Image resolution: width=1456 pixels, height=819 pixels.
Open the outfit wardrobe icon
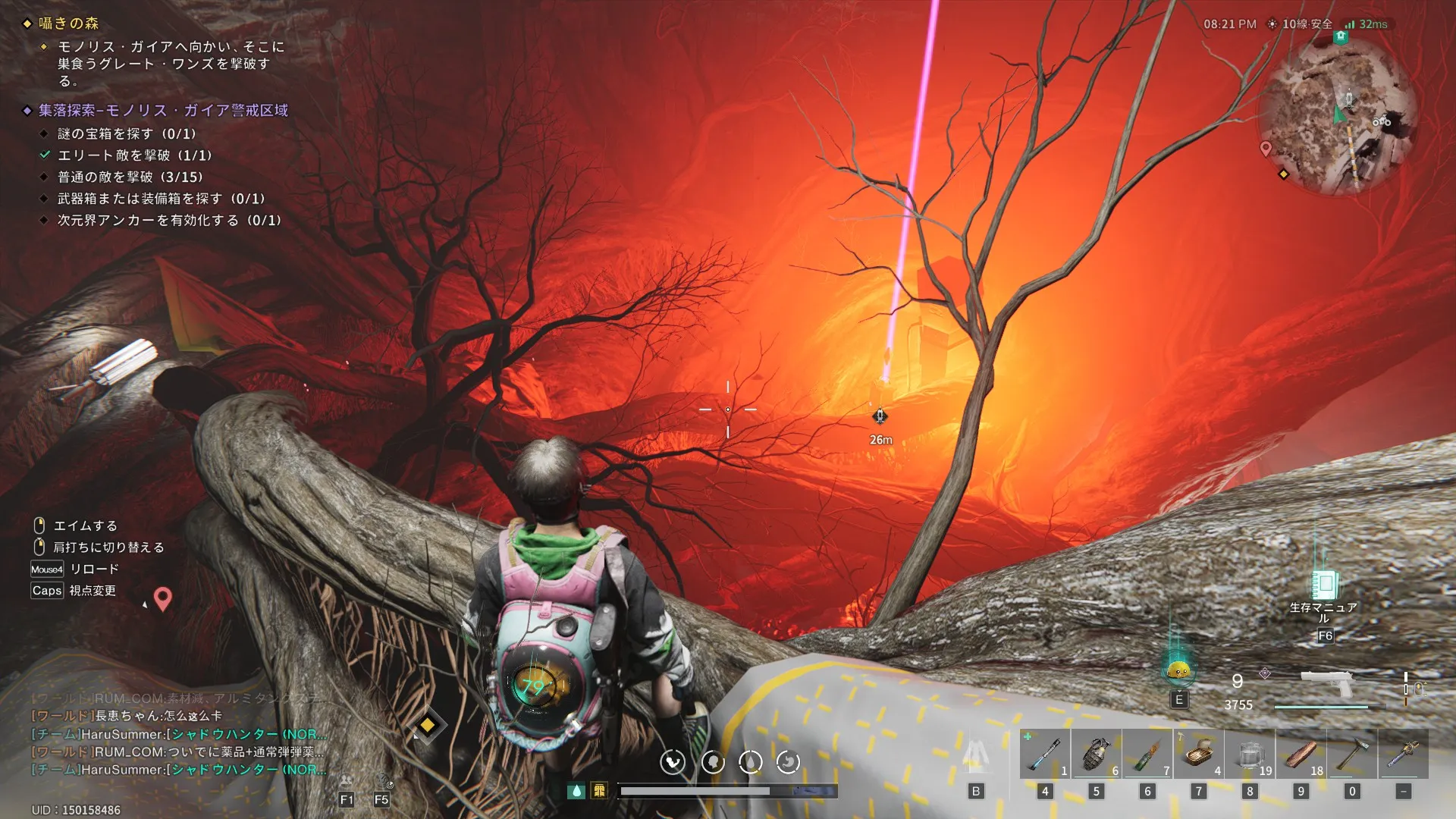coord(976,755)
